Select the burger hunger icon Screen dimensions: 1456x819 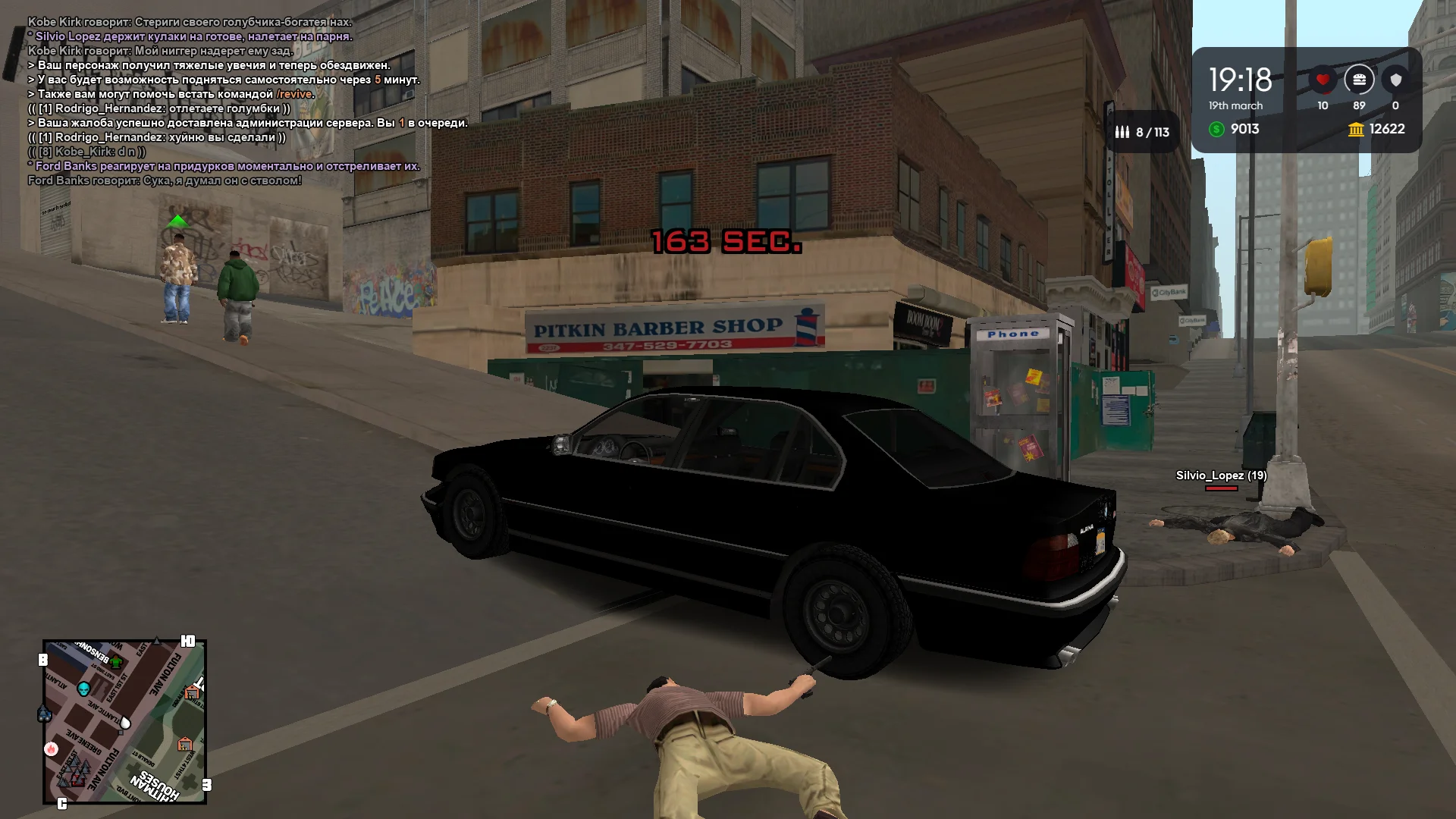[x=1359, y=80]
